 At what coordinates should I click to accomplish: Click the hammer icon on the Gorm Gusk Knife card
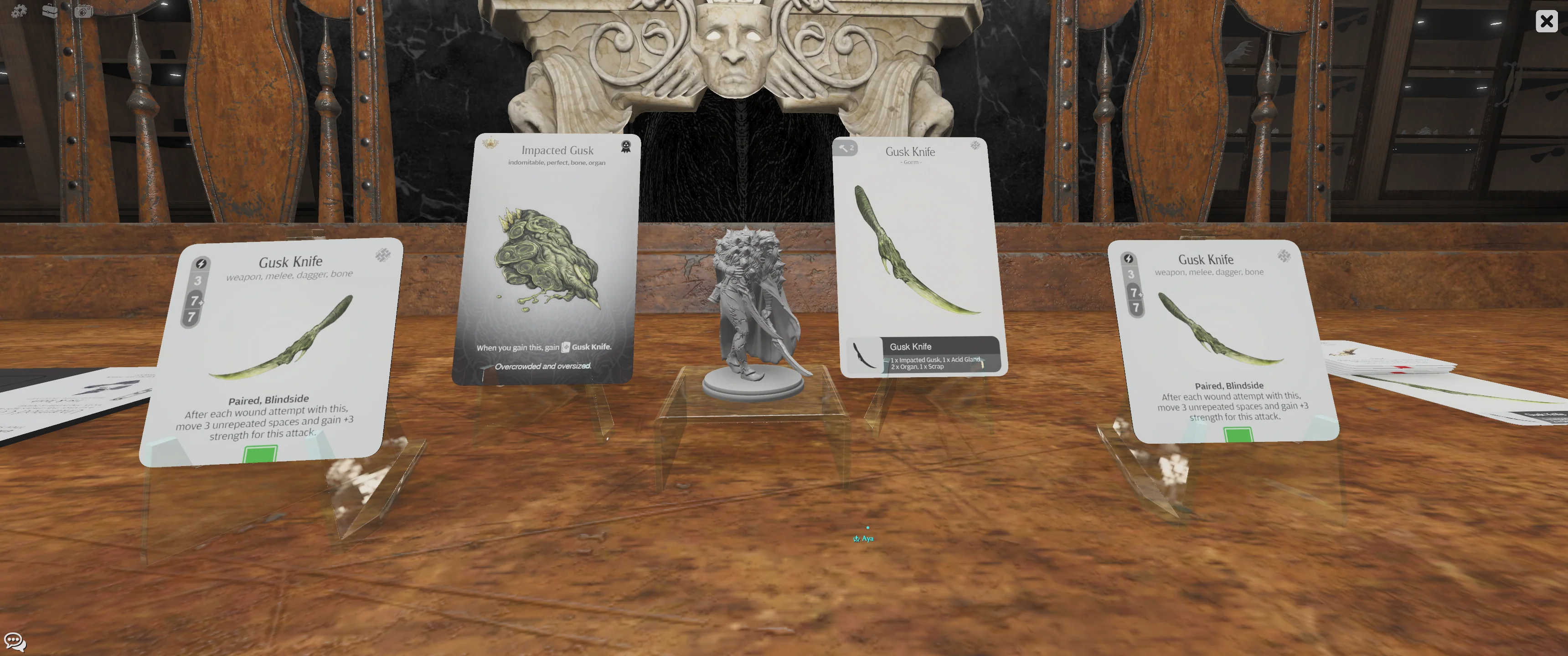click(845, 148)
